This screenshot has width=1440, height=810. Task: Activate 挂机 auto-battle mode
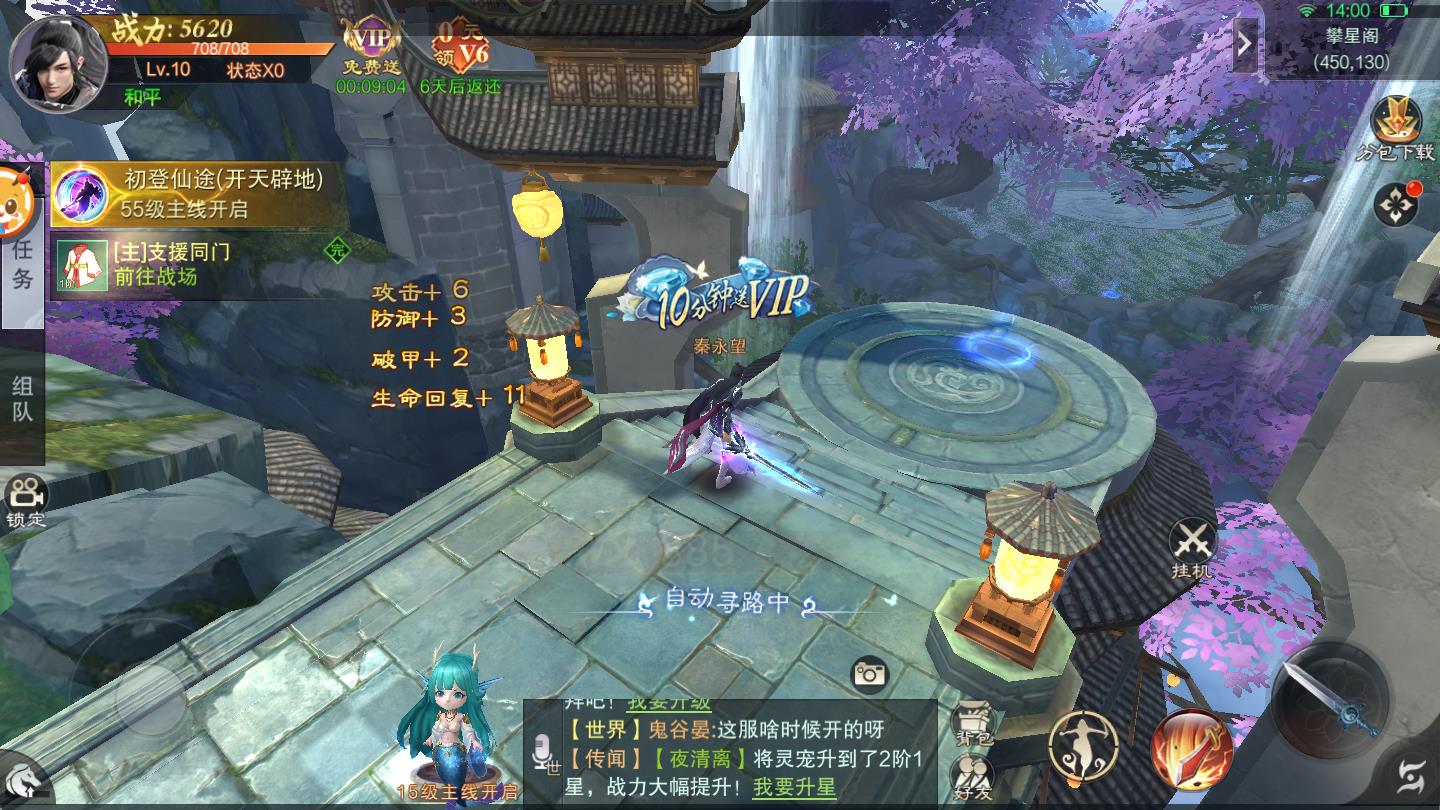click(x=1192, y=548)
